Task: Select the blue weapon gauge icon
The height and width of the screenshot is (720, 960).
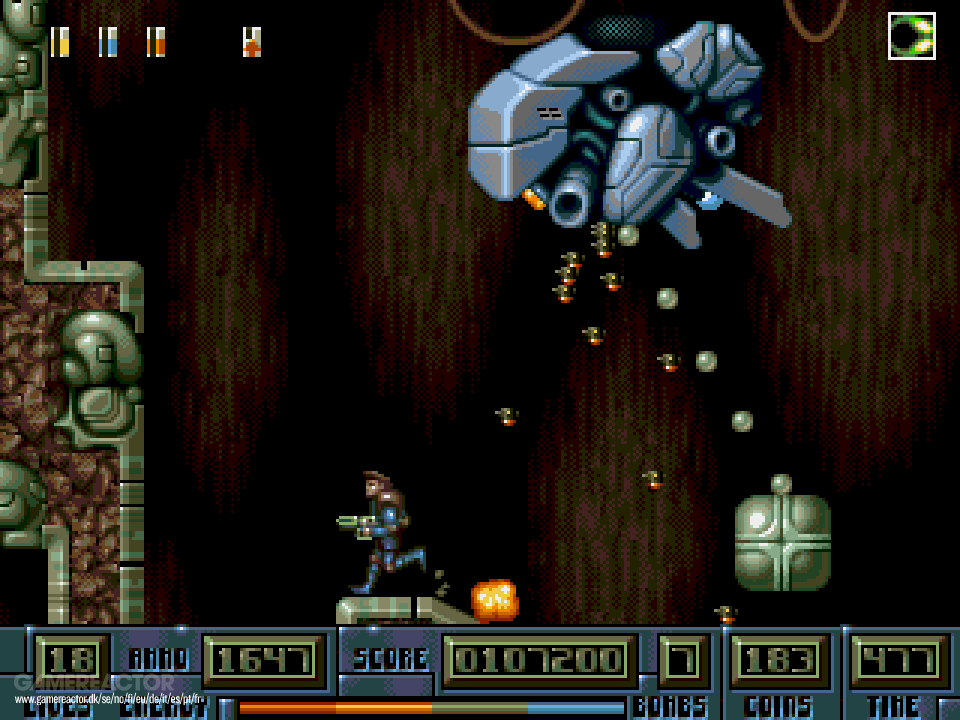Action: (x=108, y=42)
